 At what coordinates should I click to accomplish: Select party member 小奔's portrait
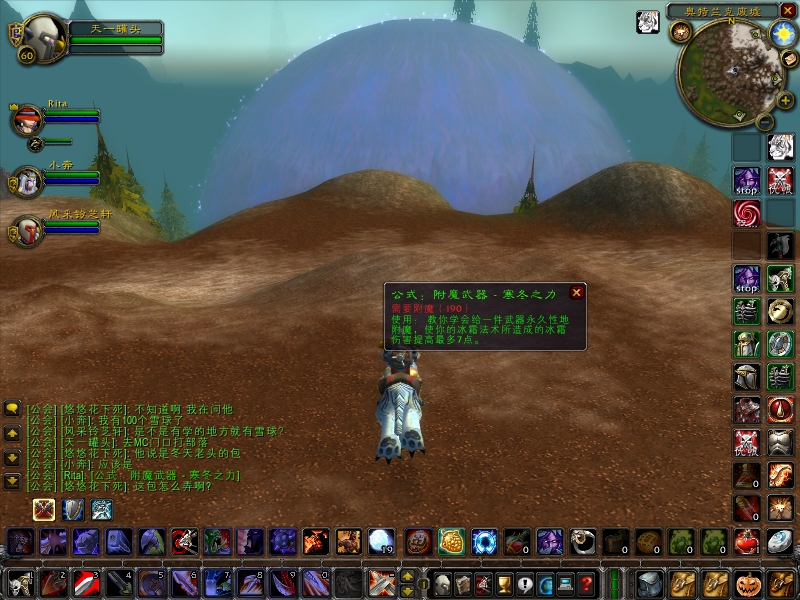(x=26, y=182)
